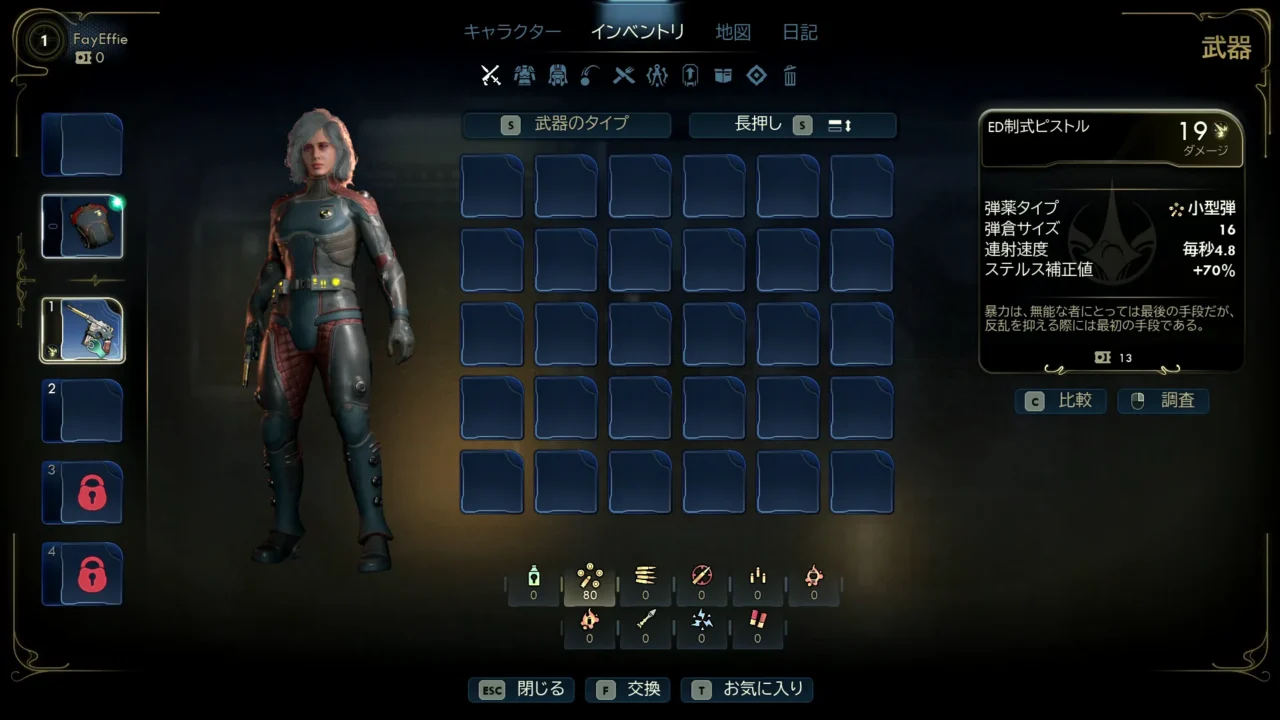The image size is (1280, 720).
Task: Inspect the pistol with 調査
Action: click(x=1163, y=401)
